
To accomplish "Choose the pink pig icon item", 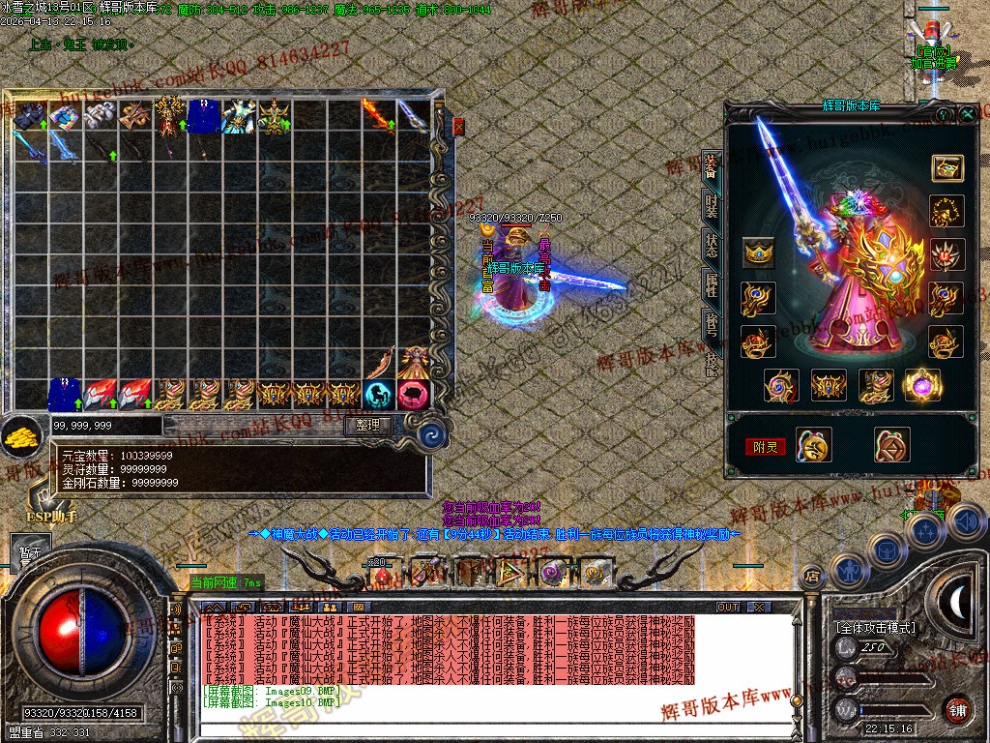I will (412, 395).
